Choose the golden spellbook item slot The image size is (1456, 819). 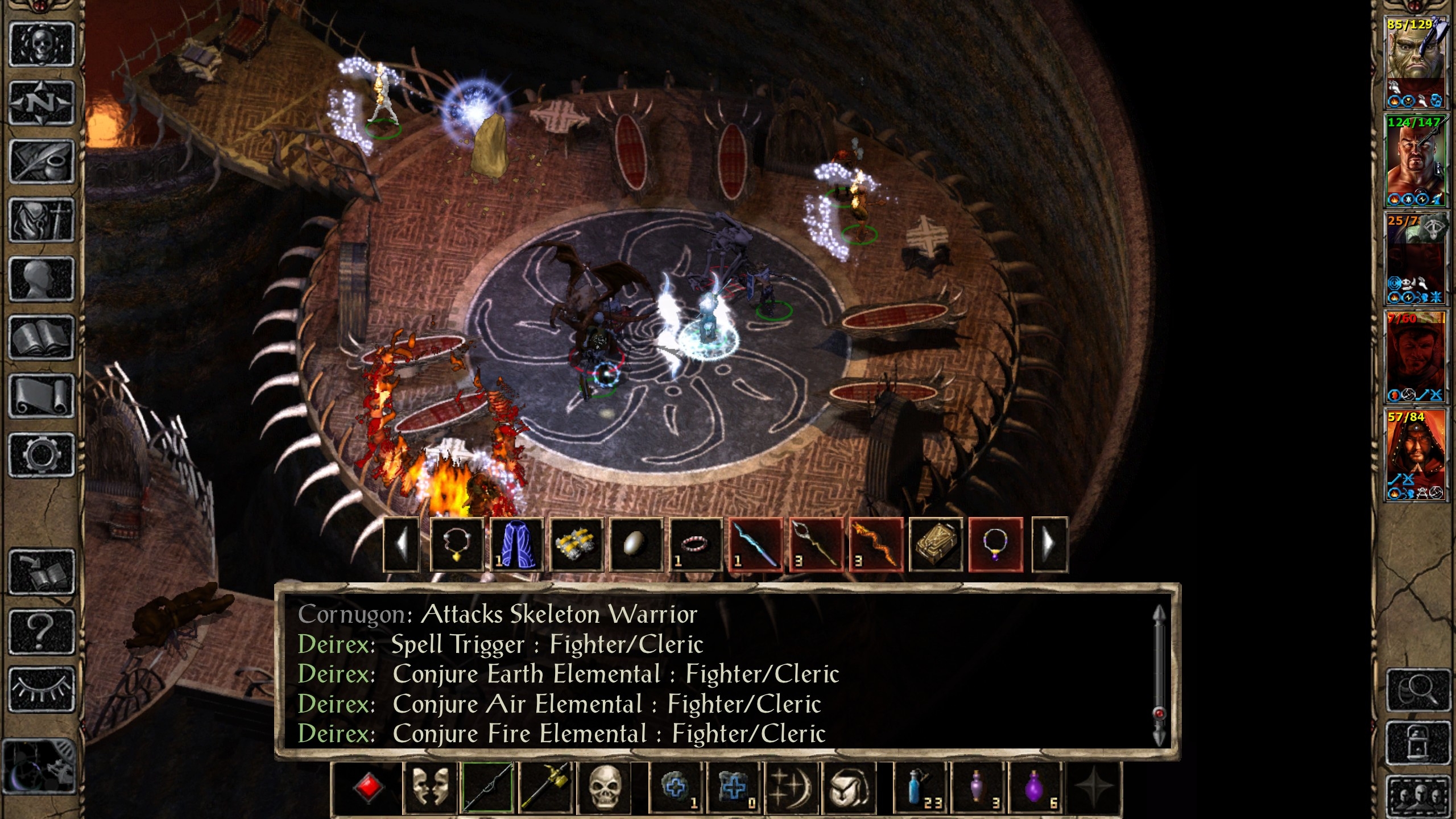(936, 544)
